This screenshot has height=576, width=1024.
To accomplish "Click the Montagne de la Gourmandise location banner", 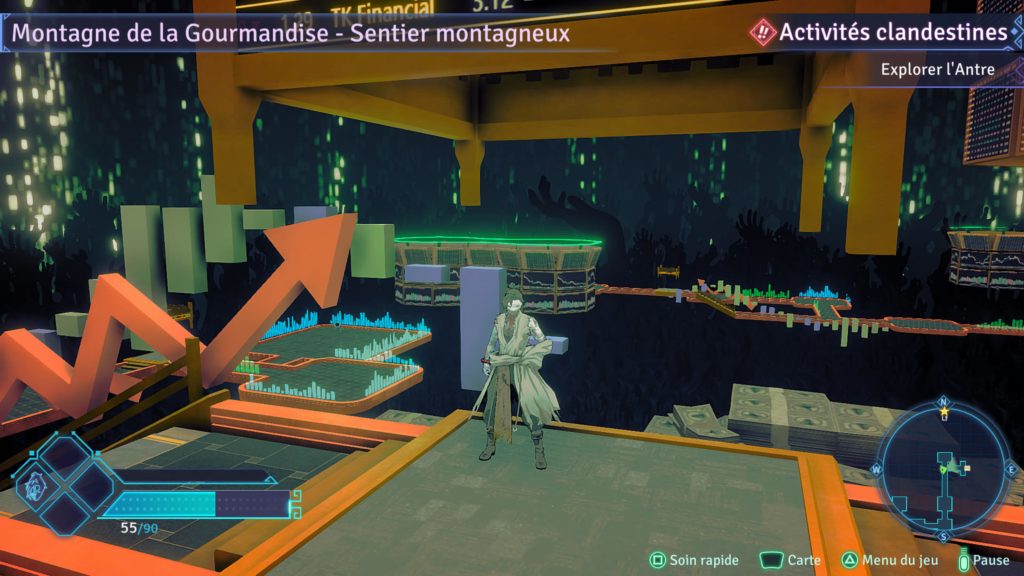I will (290, 33).
